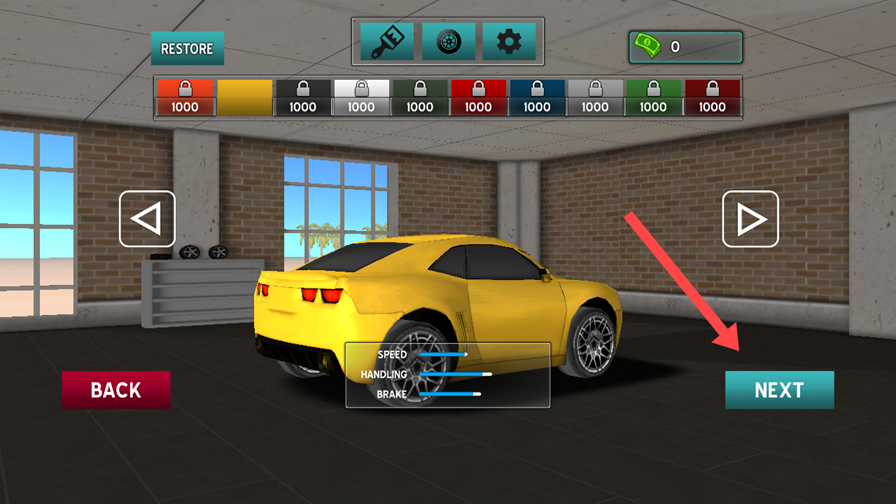Select the locked white paint swatch

[361, 98]
